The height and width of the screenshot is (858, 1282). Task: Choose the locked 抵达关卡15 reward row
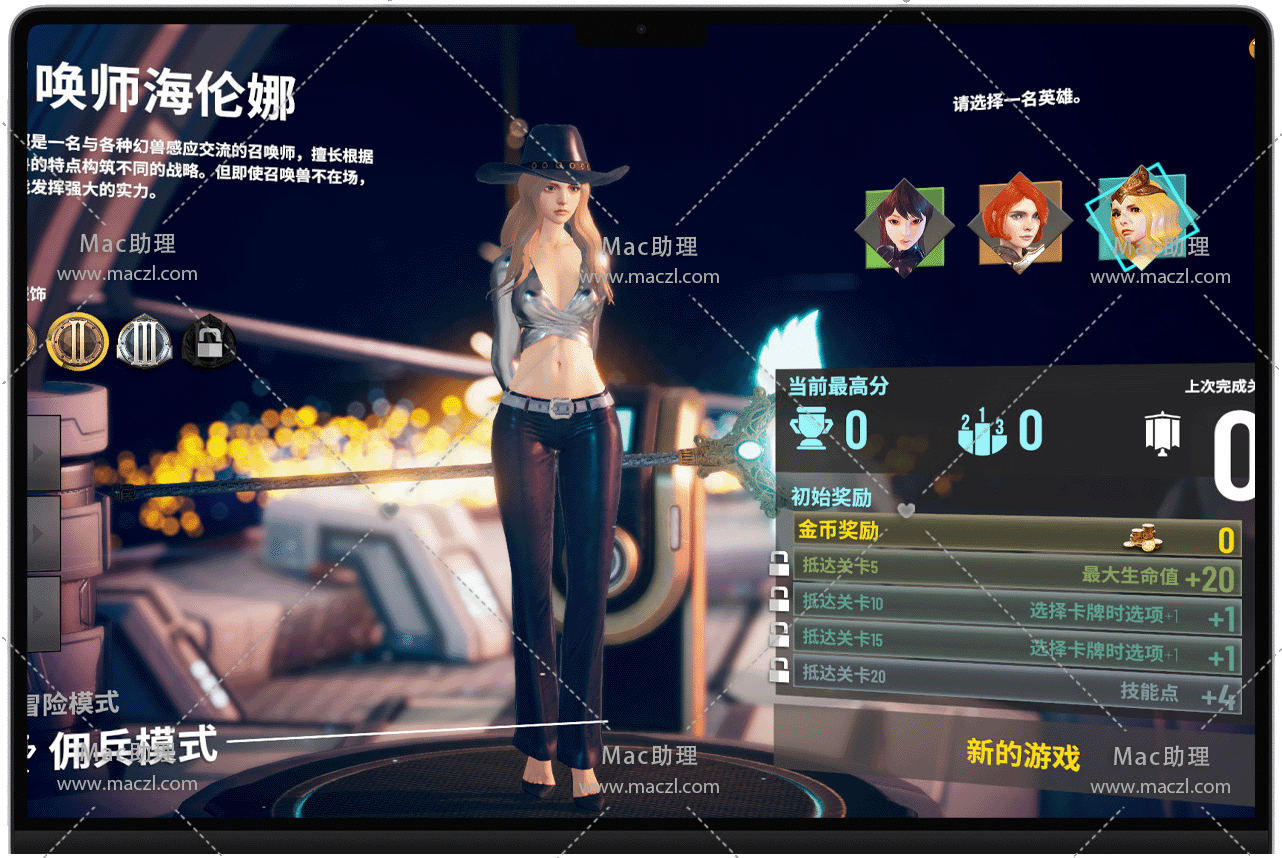pos(1015,645)
